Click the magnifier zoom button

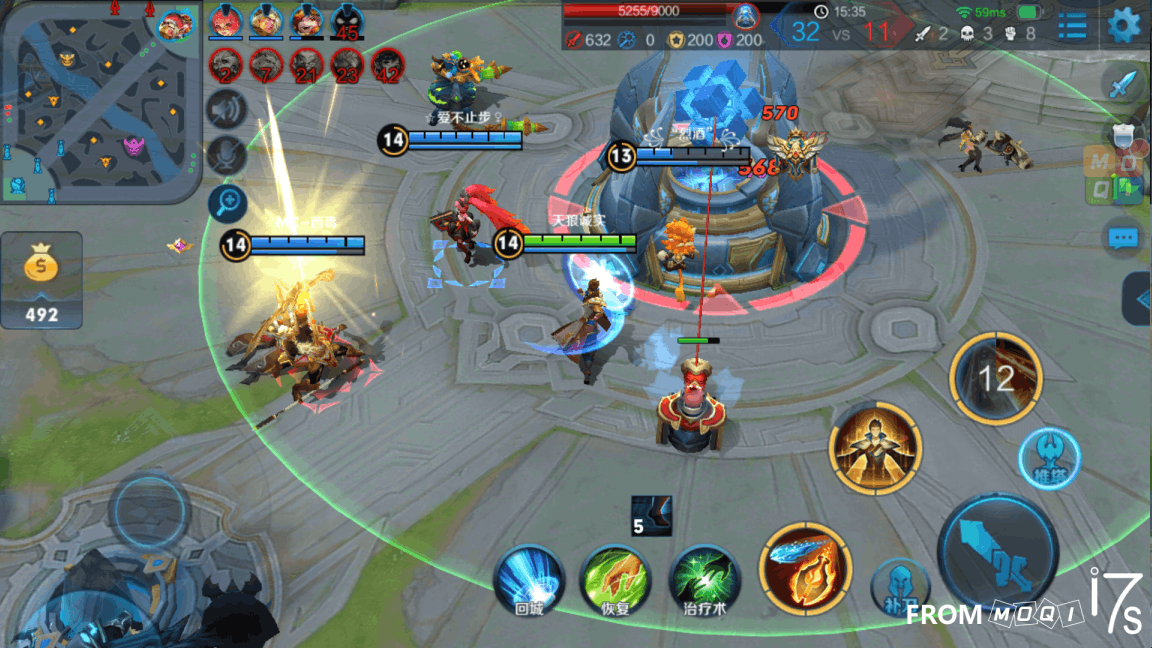click(227, 203)
